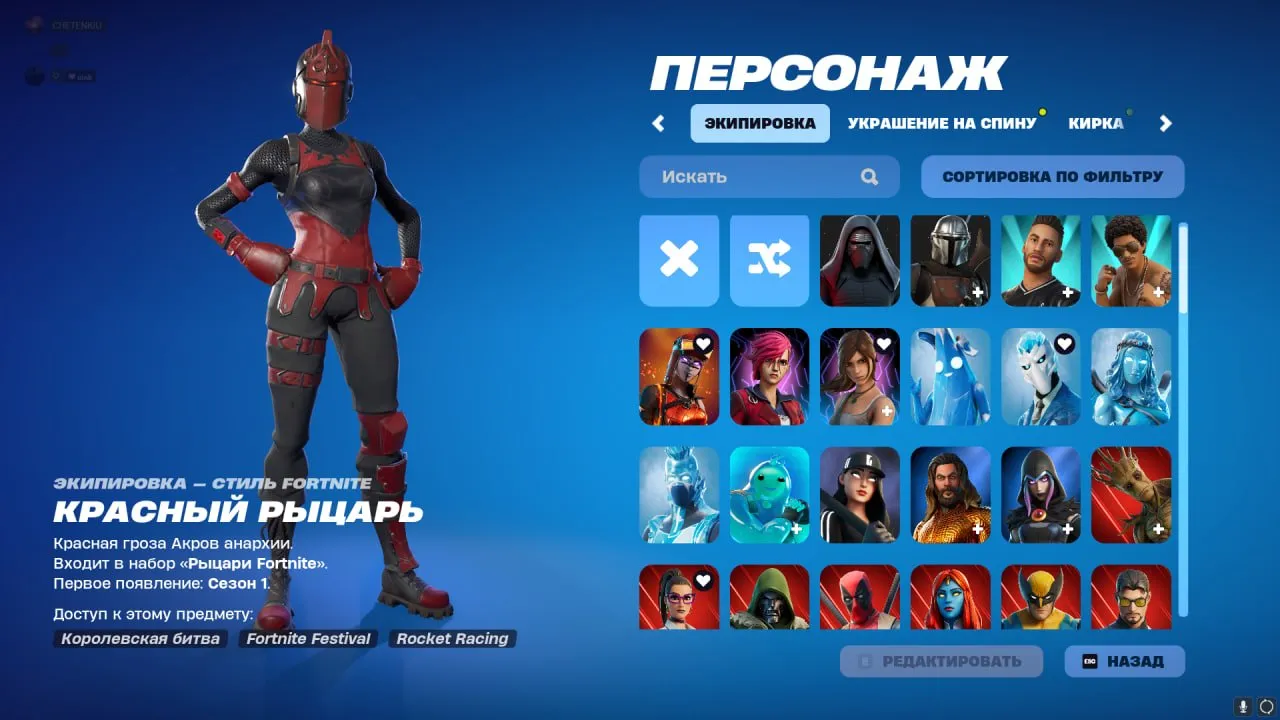Image resolution: width=1280 pixels, height=720 pixels.
Task: Select the Groot outfit
Action: pos(1132,495)
